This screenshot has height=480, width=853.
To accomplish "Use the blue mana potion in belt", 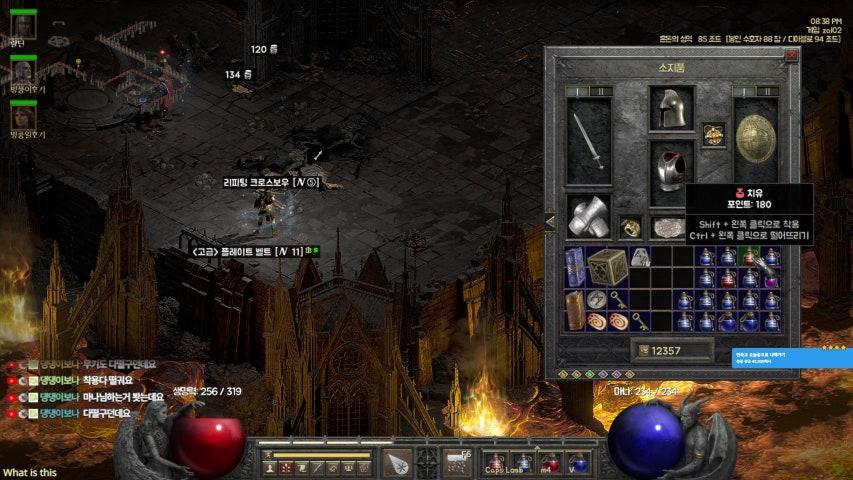I will tap(577, 463).
